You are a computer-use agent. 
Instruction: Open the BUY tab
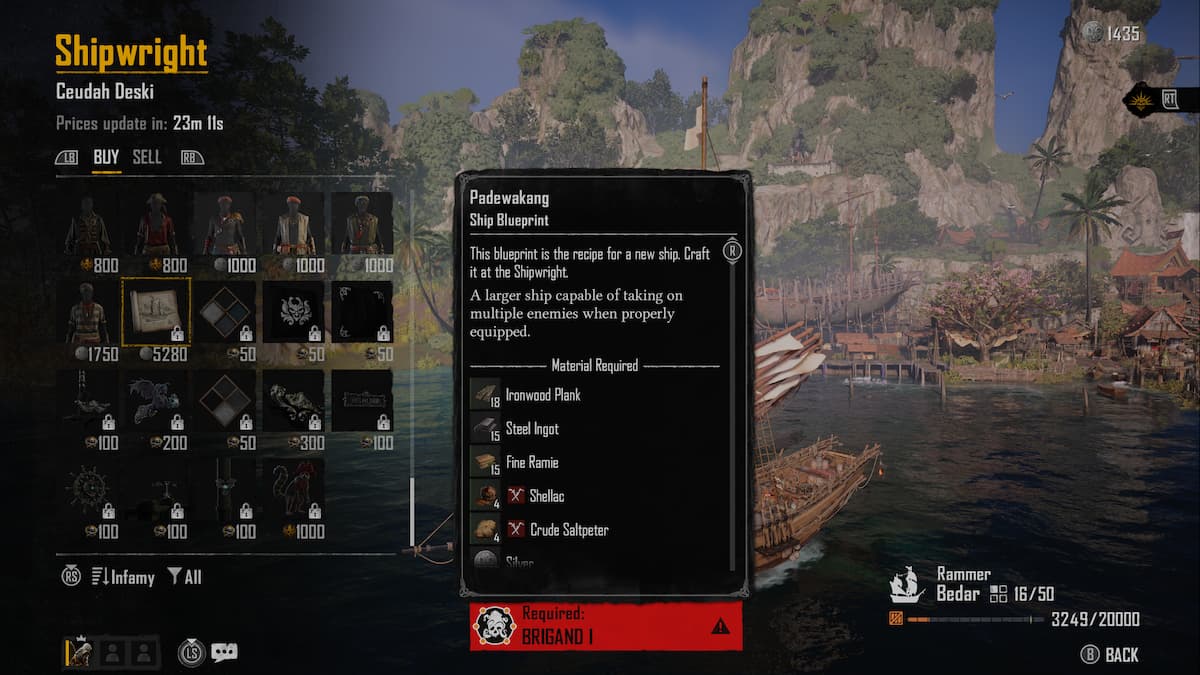tap(106, 157)
